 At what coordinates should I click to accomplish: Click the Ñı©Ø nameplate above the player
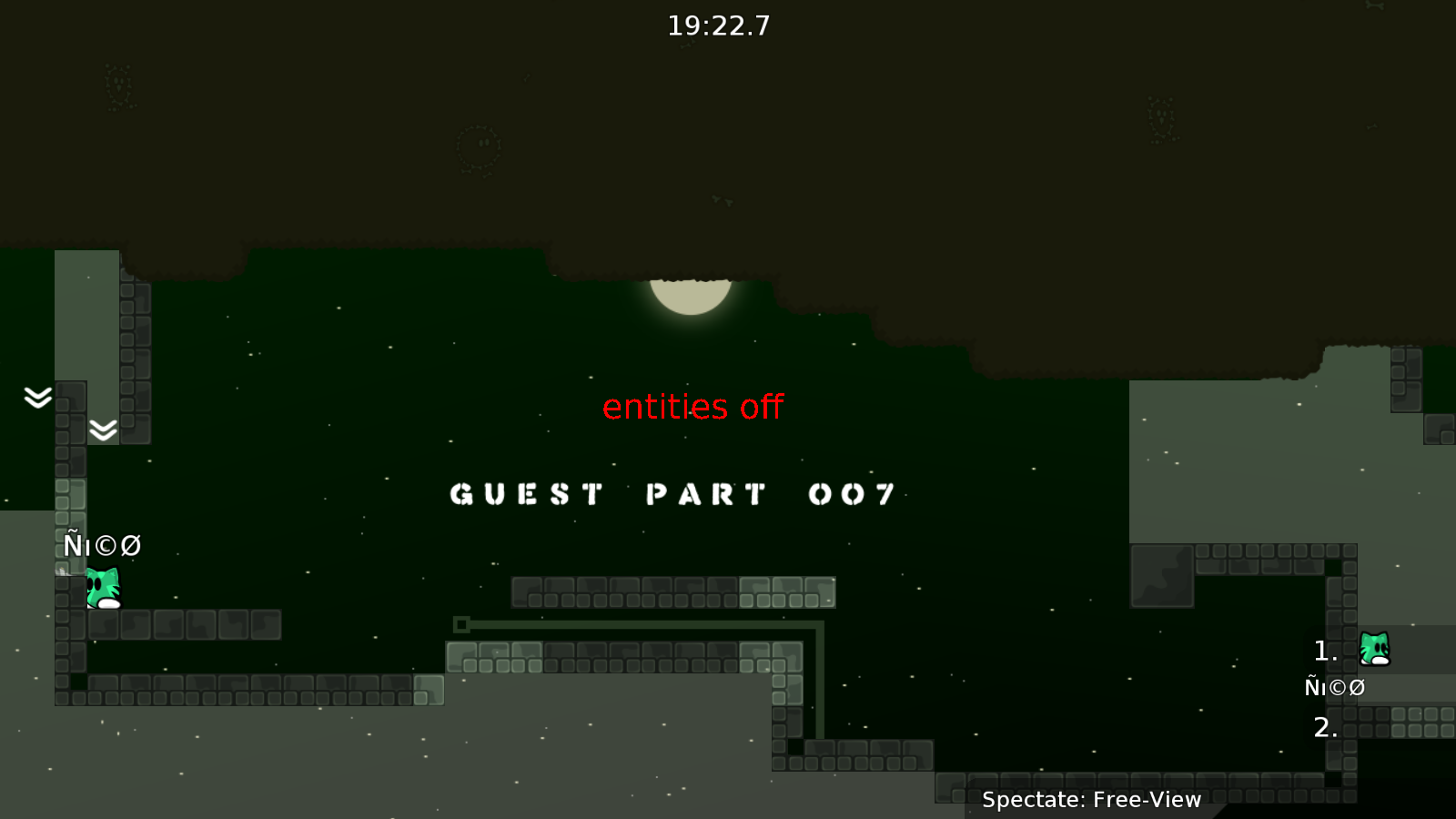click(x=102, y=546)
